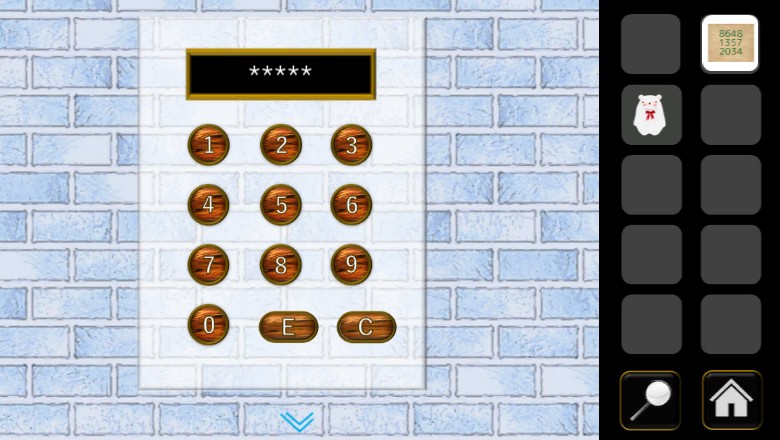Clear the entry with the C button

[366, 327]
